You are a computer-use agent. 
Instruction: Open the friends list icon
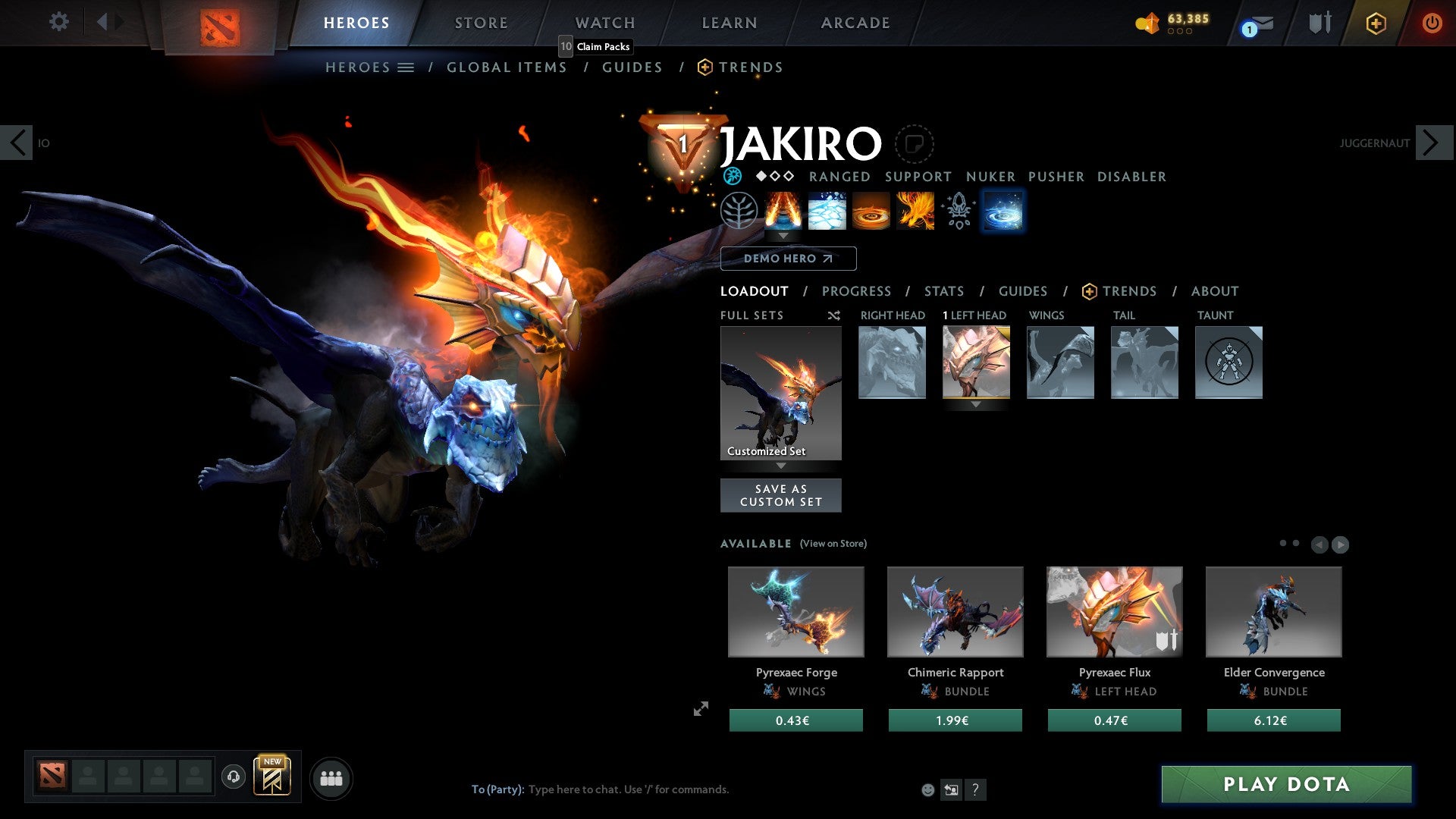point(331,777)
